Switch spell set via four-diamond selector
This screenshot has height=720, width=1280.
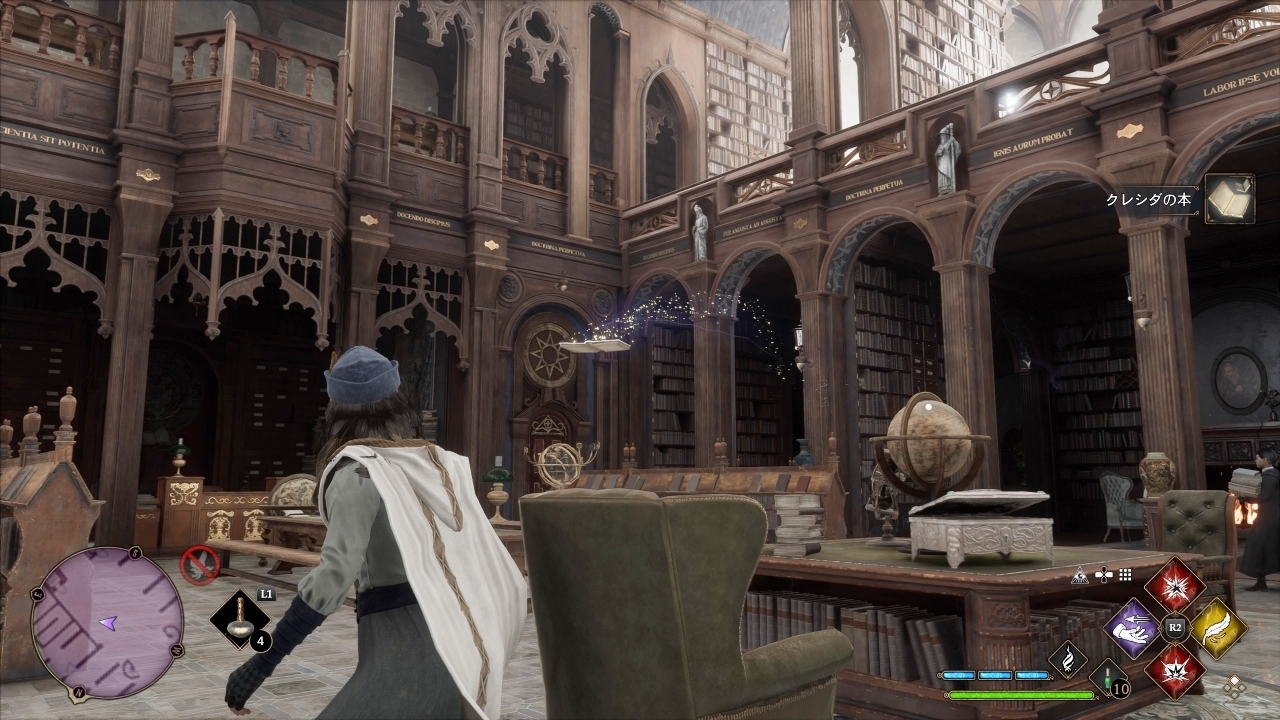(1236, 687)
